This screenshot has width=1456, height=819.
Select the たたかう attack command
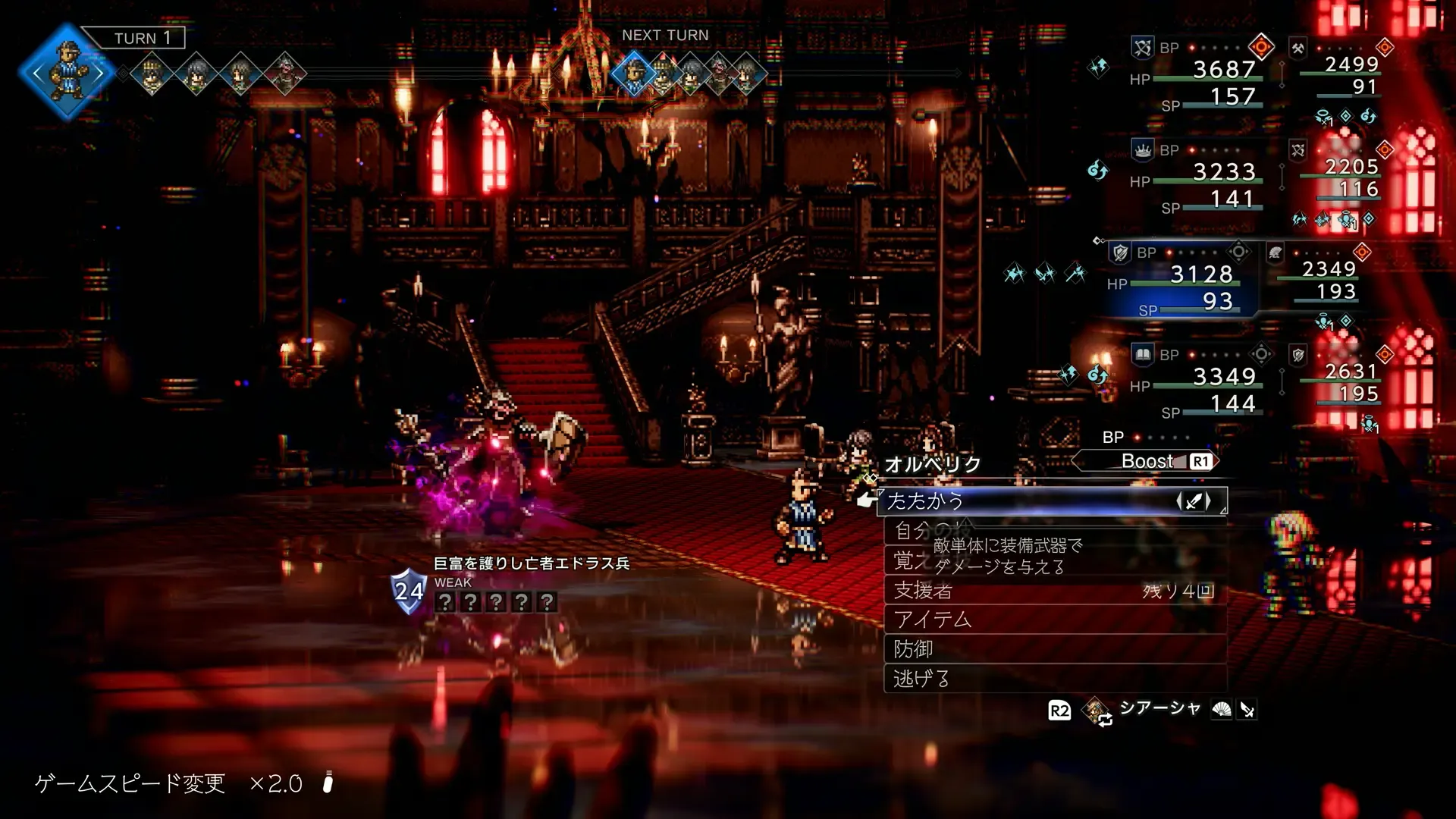tap(1050, 501)
